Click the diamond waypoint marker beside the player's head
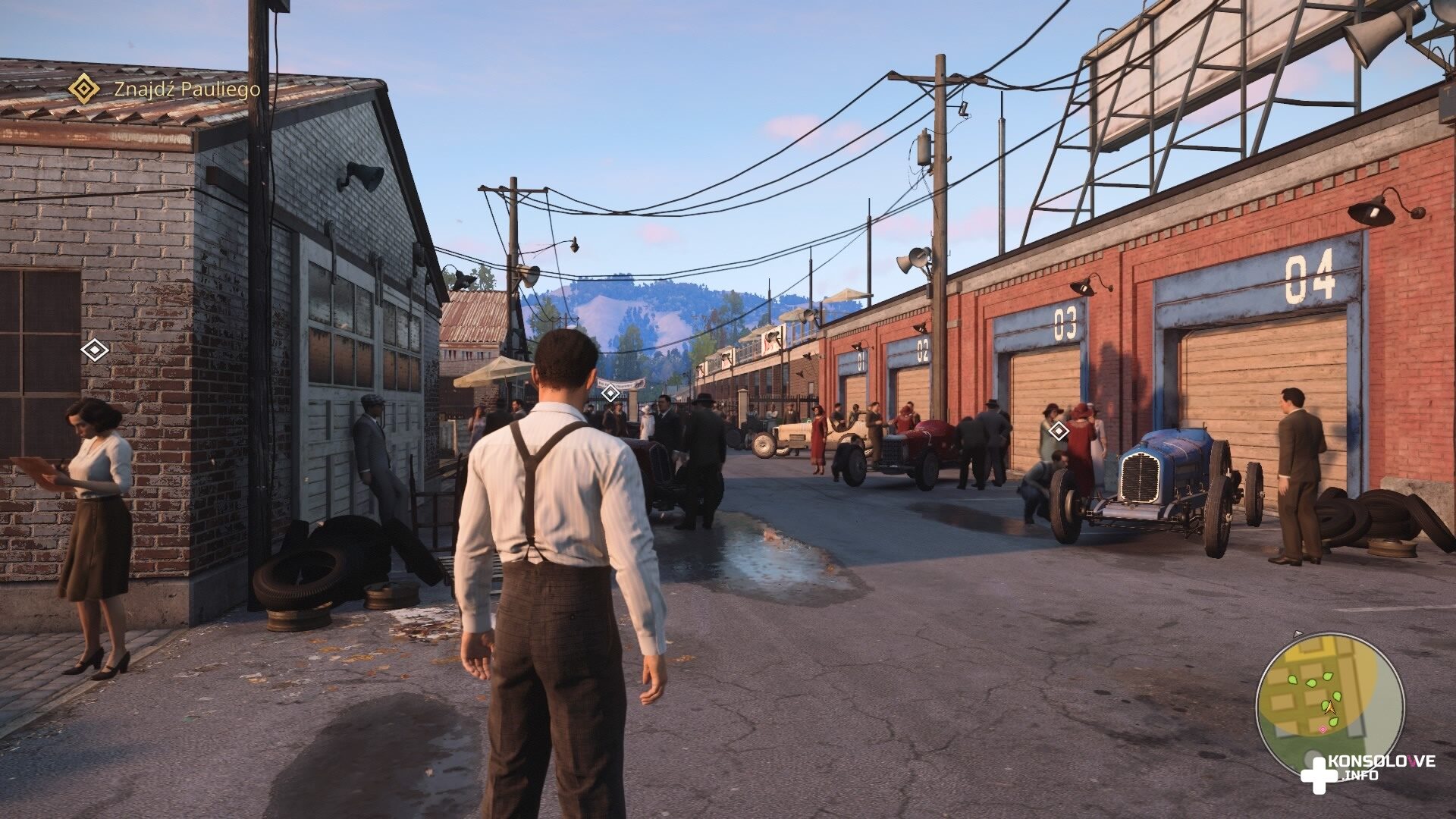Screen dimensions: 1456x819 [610, 393]
